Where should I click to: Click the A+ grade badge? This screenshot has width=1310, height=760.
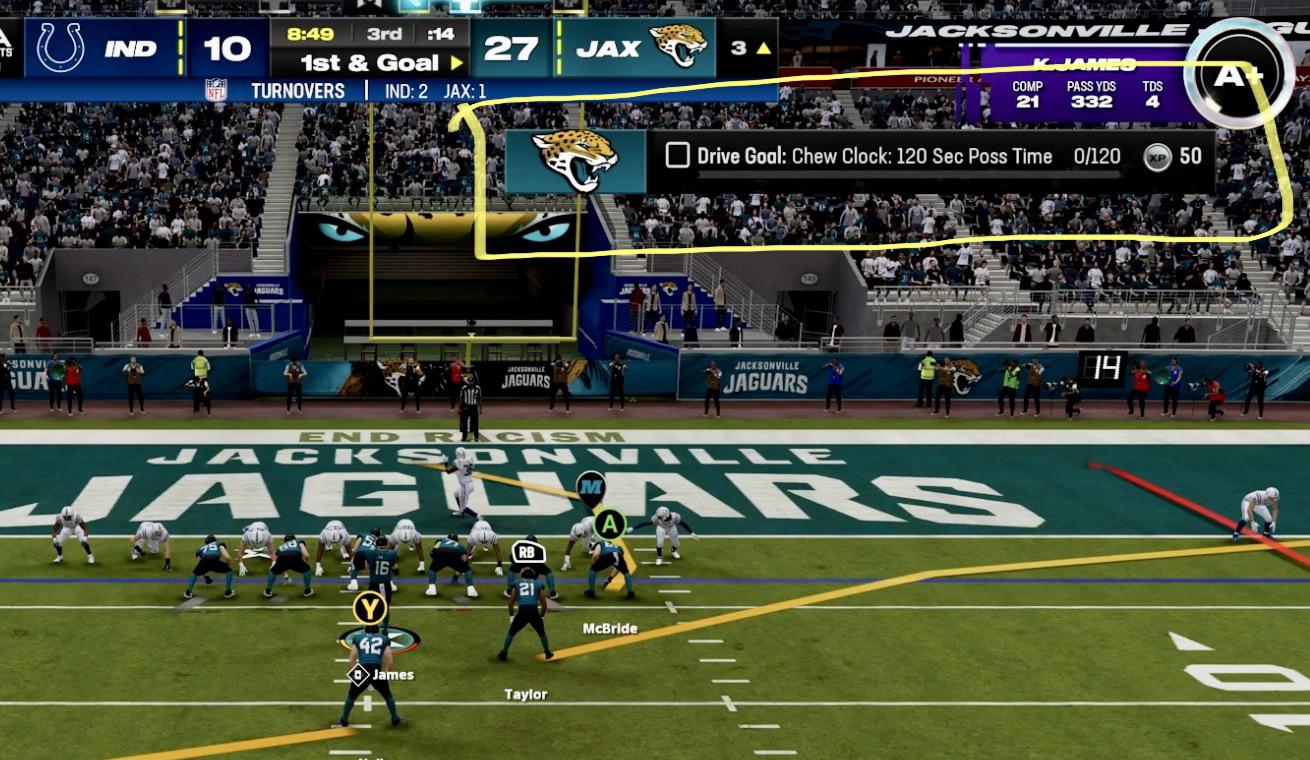[1239, 75]
